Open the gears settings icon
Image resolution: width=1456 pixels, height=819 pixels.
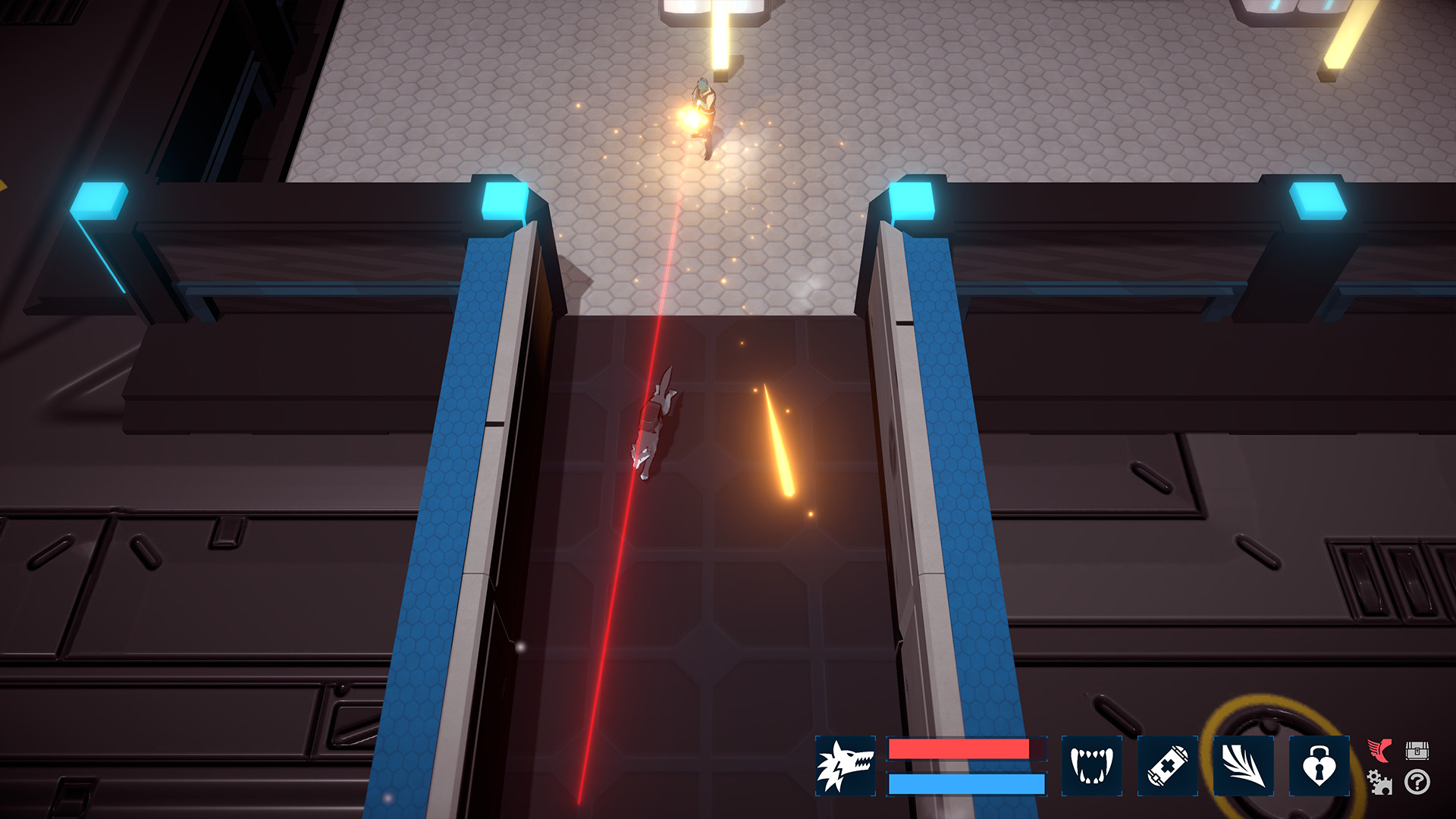click(1378, 783)
